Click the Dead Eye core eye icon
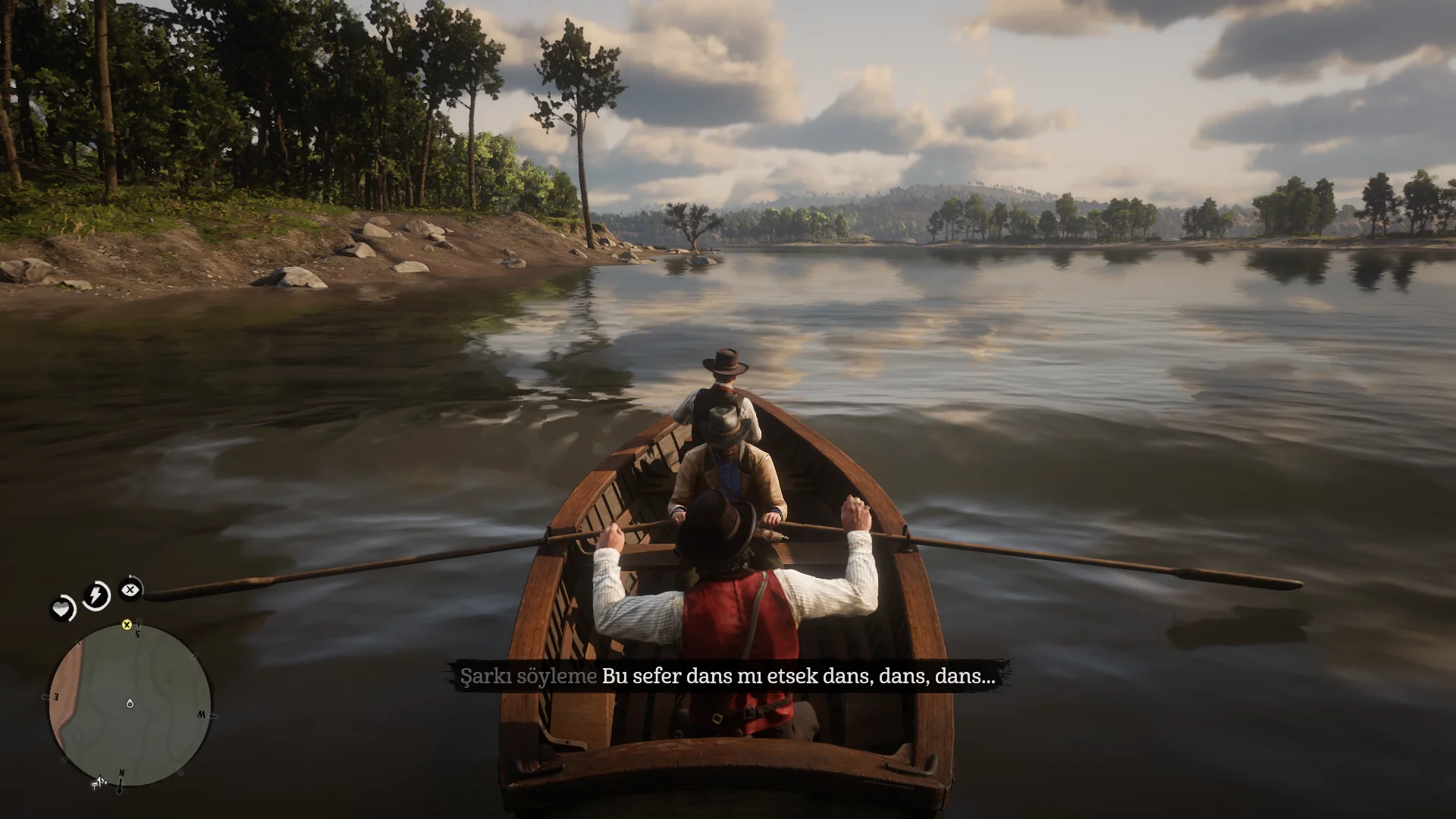1456x819 pixels. coord(130,588)
